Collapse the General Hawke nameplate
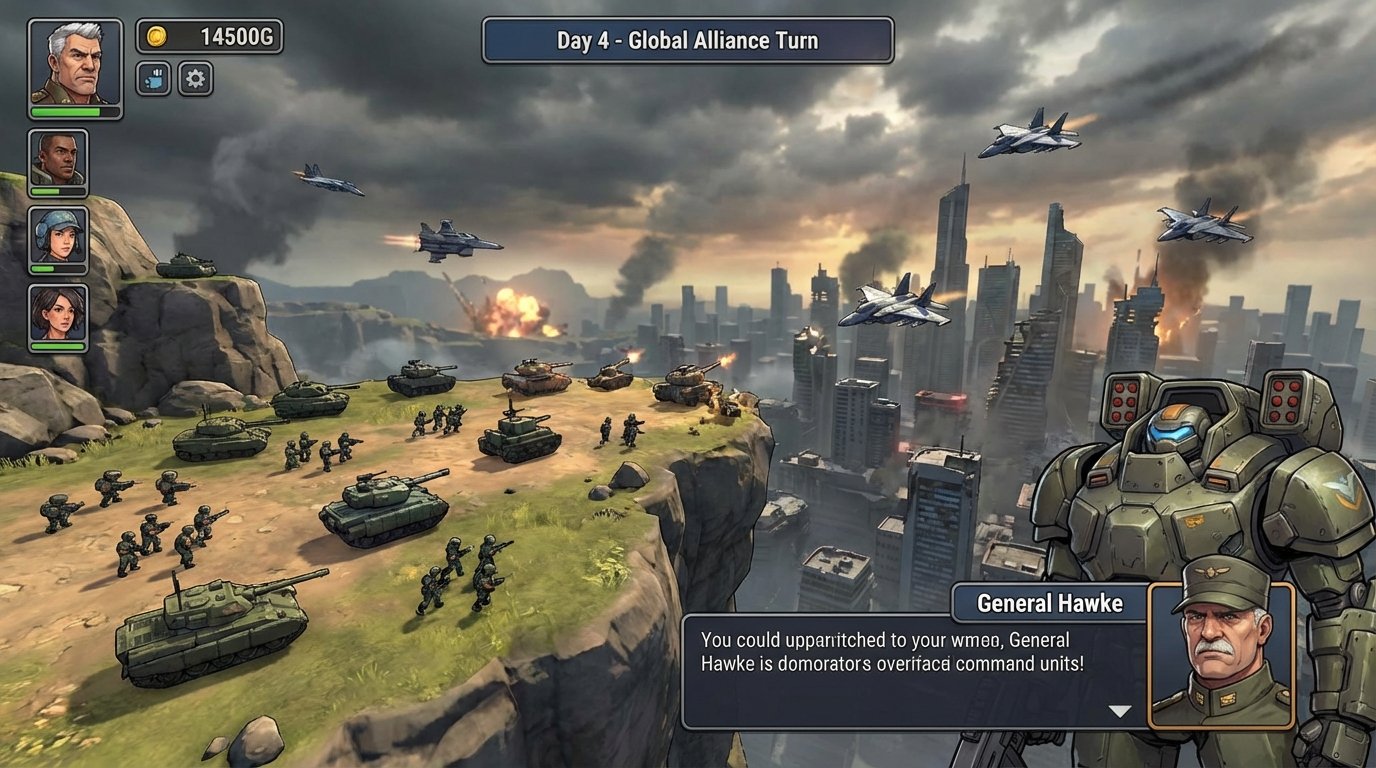 click(x=1050, y=603)
